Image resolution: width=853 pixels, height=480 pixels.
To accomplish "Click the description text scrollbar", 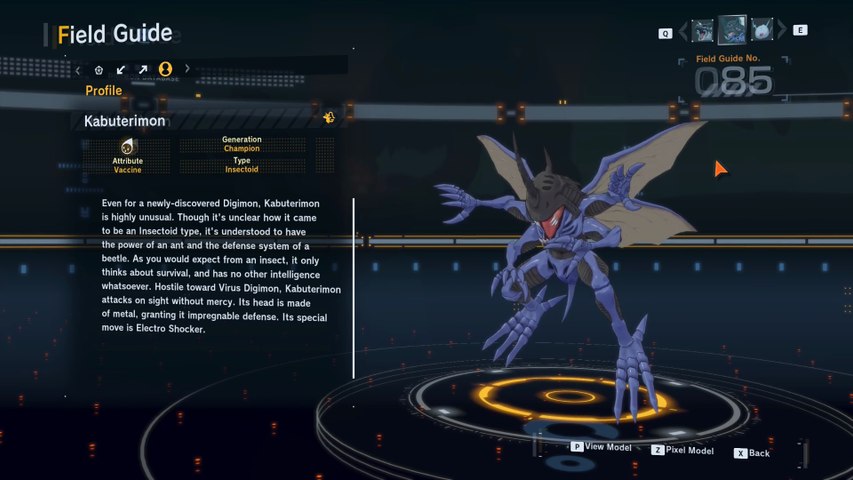I will click(353, 288).
